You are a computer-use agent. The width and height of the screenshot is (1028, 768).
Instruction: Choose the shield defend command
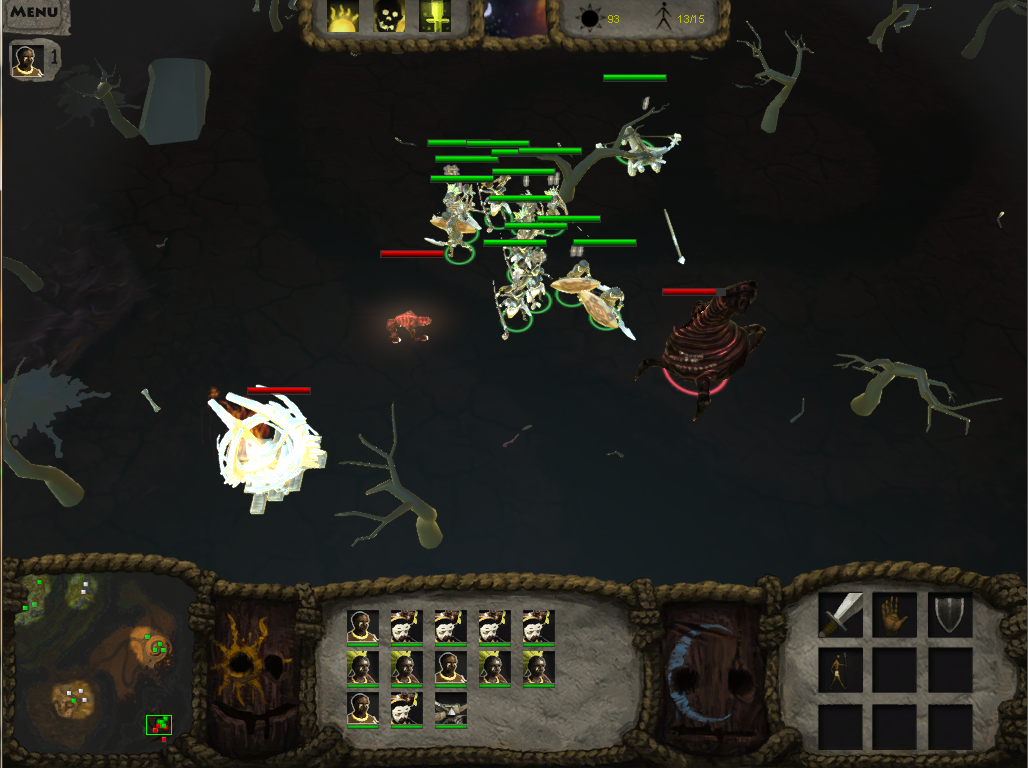click(x=949, y=615)
